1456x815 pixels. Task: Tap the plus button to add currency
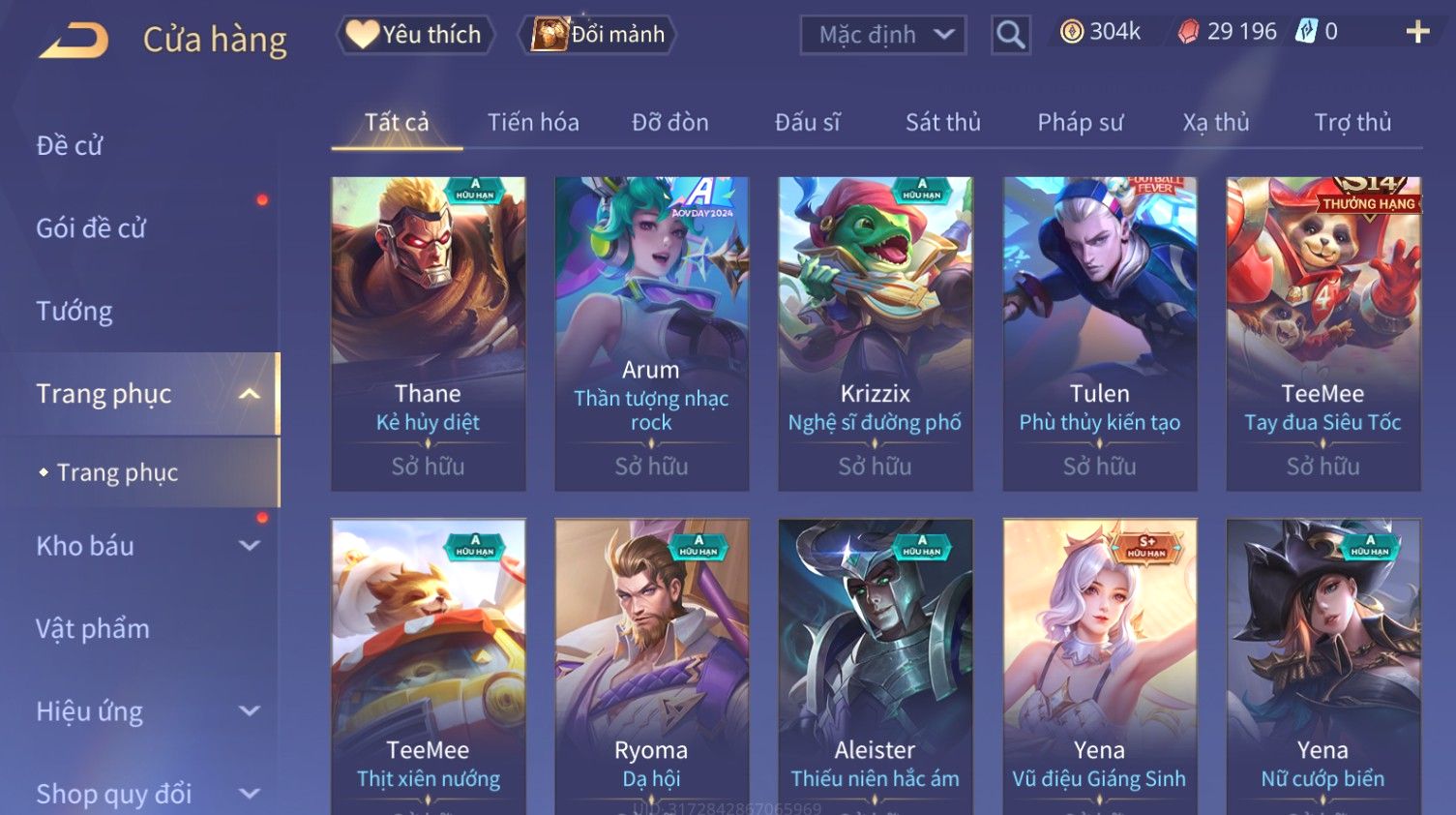[x=1417, y=33]
